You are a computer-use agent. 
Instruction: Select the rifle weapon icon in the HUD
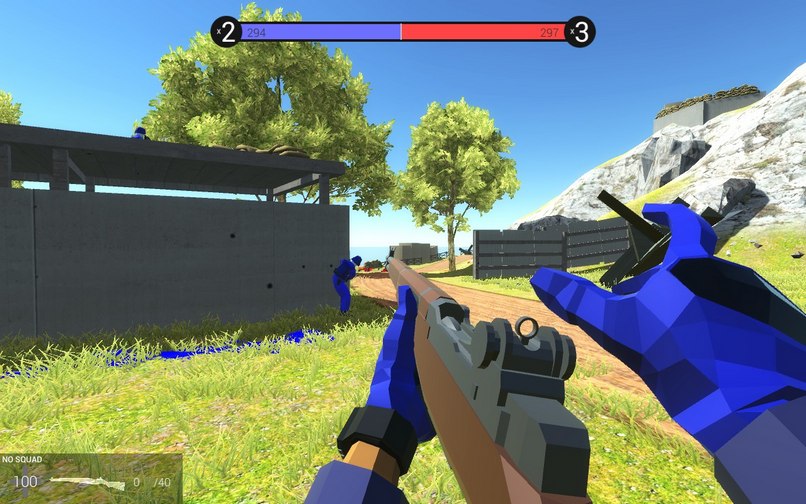(x=87, y=483)
